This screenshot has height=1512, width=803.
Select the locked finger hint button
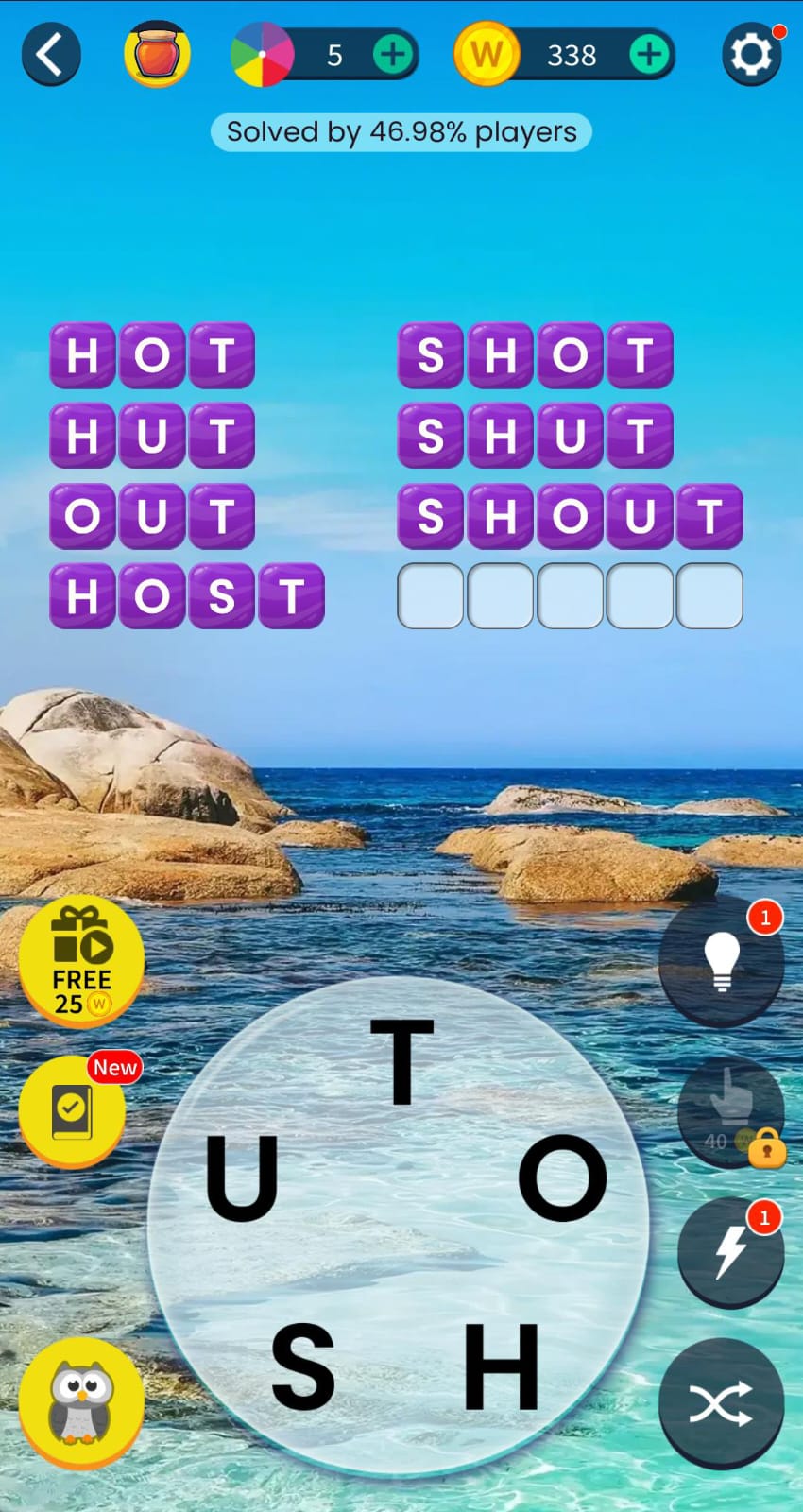pyautogui.click(x=728, y=1111)
